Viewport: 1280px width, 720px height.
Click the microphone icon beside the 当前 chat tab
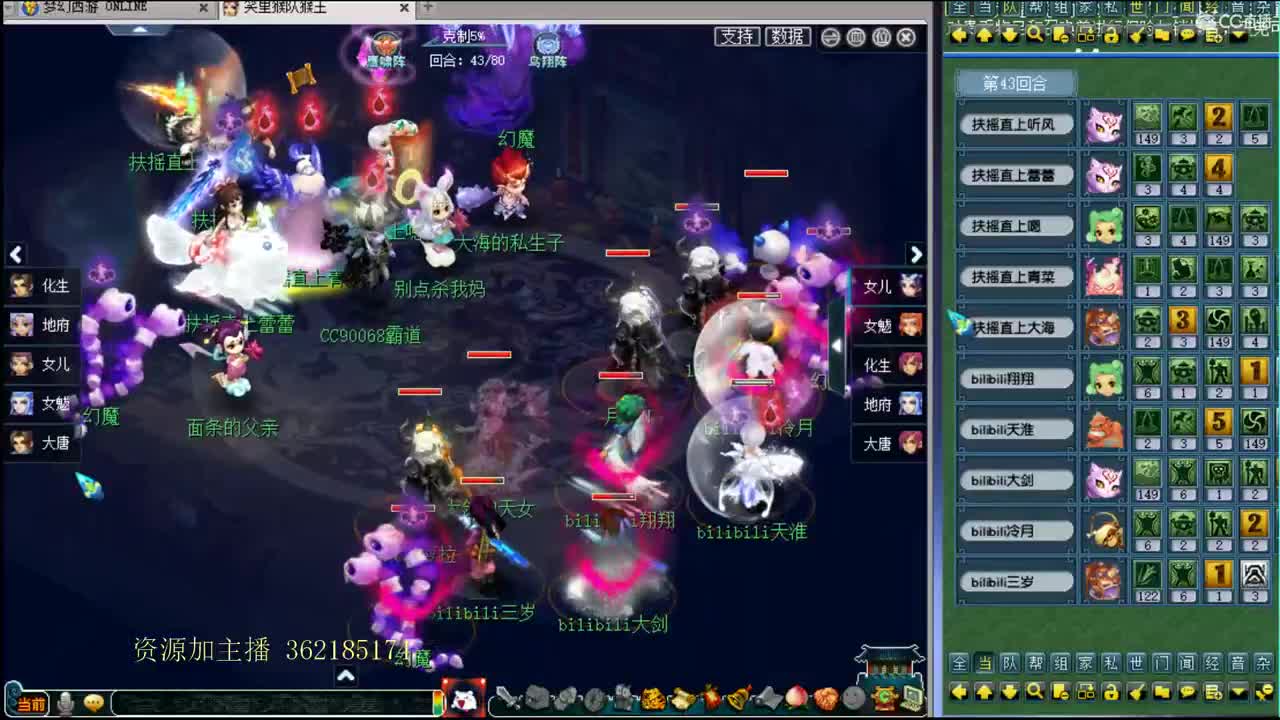pyautogui.click(x=67, y=701)
